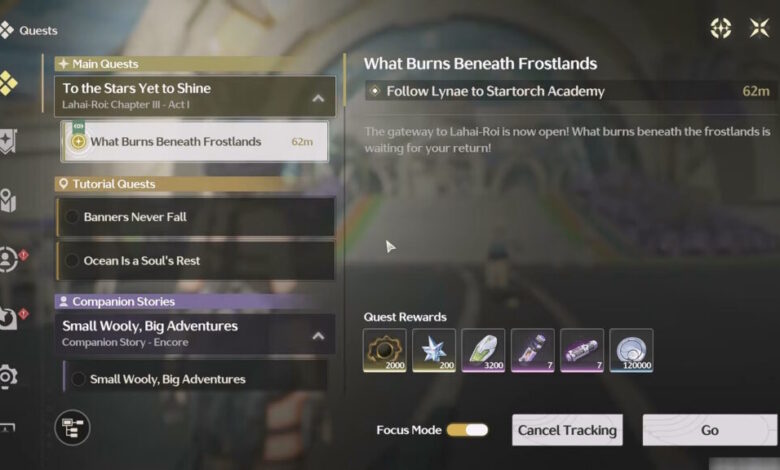Click the Cancel Tracking button
780x470 pixels.
pyautogui.click(x=567, y=430)
